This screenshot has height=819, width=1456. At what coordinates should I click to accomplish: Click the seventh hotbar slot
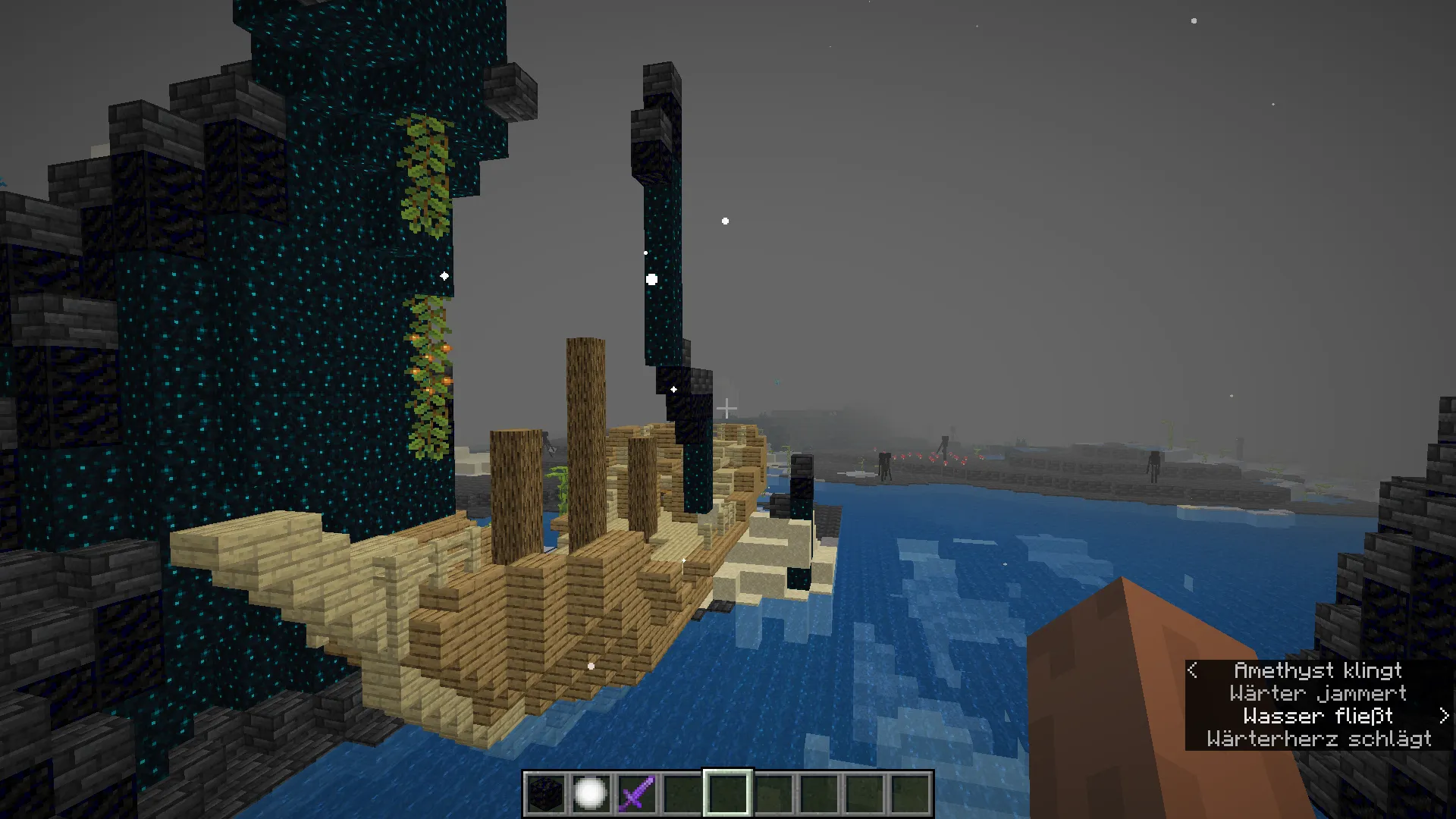[x=821, y=795]
